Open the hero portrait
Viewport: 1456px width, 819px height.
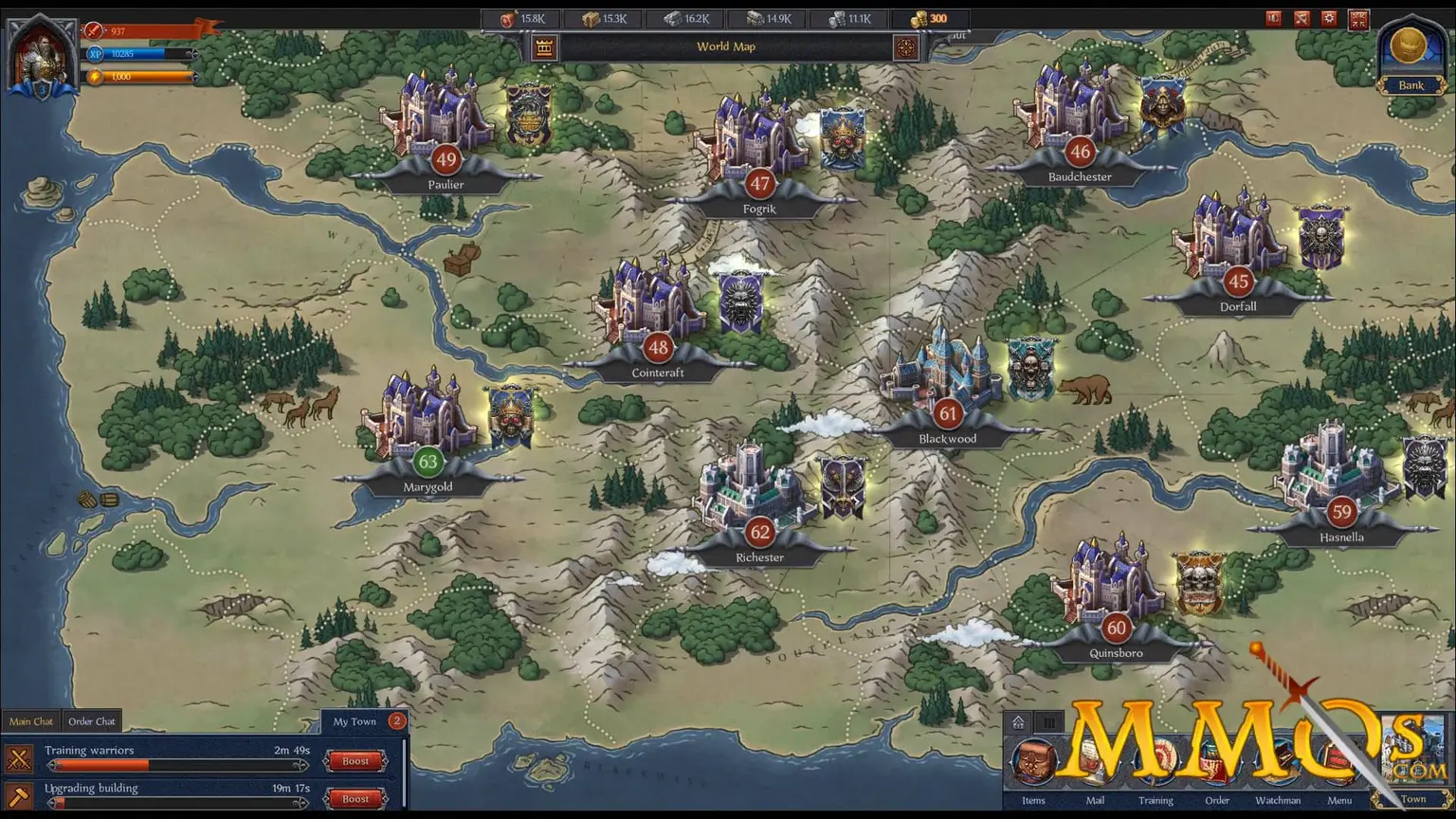coord(41,57)
